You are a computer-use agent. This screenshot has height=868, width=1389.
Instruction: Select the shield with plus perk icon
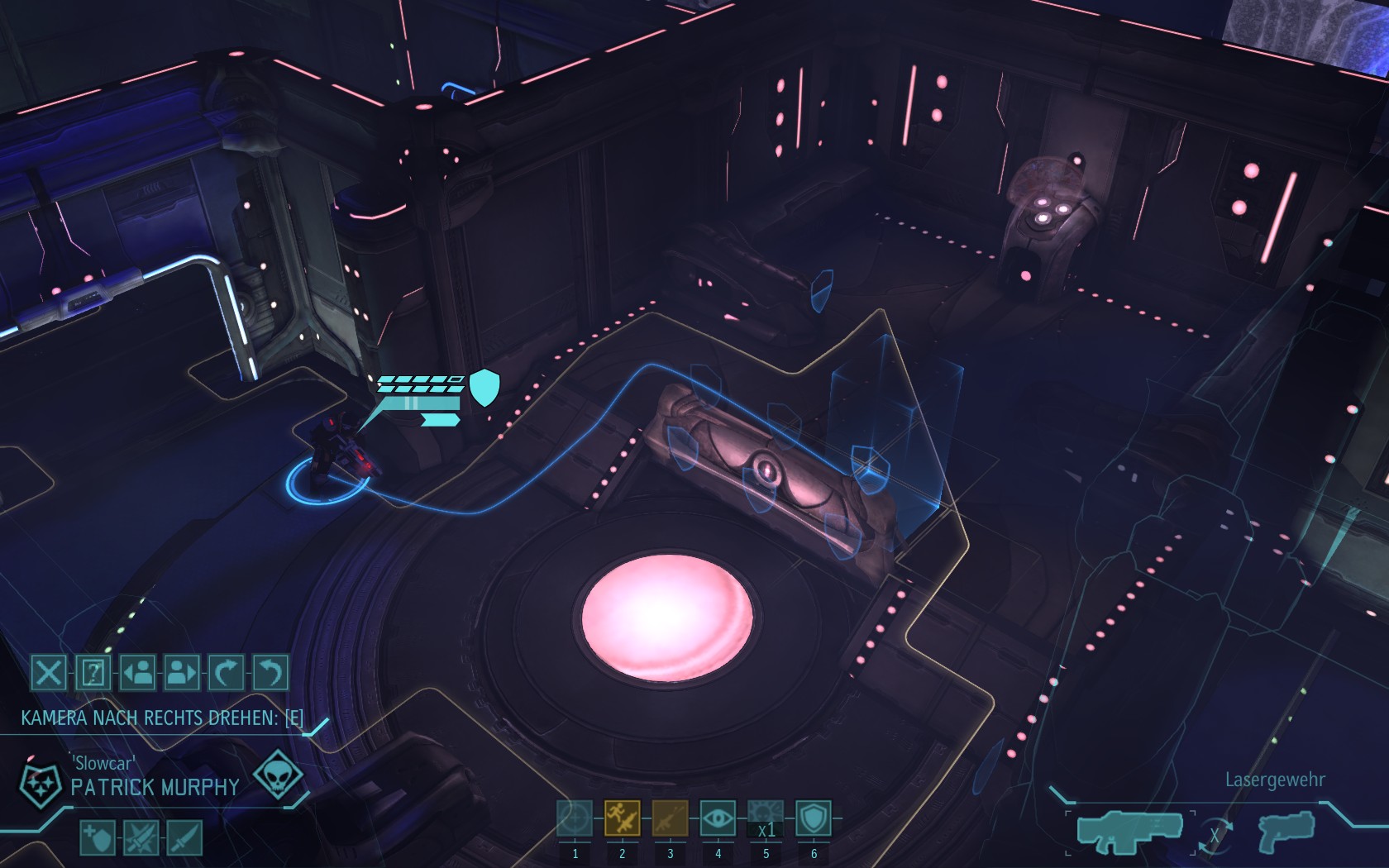pos(98,838)
